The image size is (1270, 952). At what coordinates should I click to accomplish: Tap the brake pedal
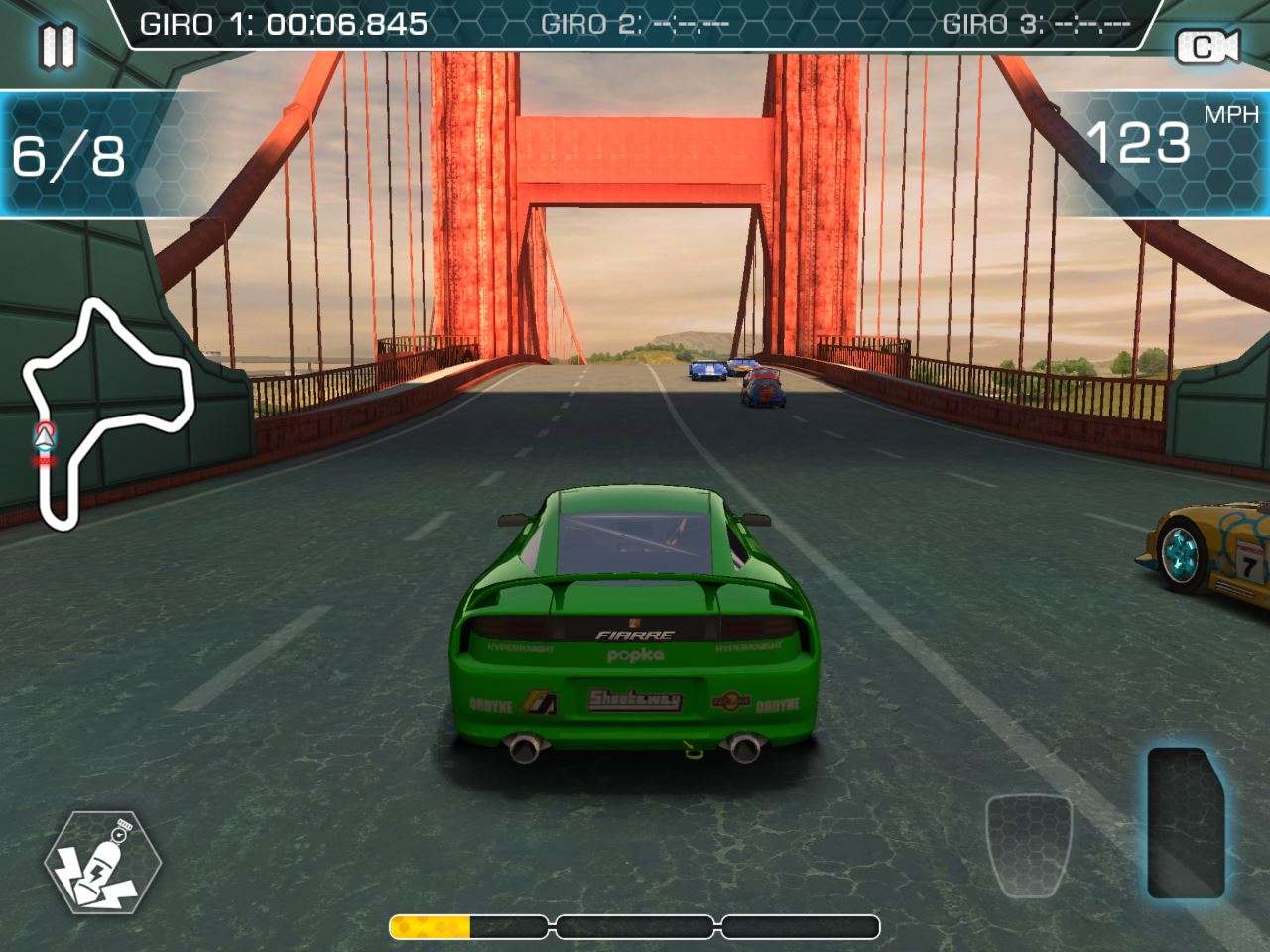click(x=1029, y=844)
